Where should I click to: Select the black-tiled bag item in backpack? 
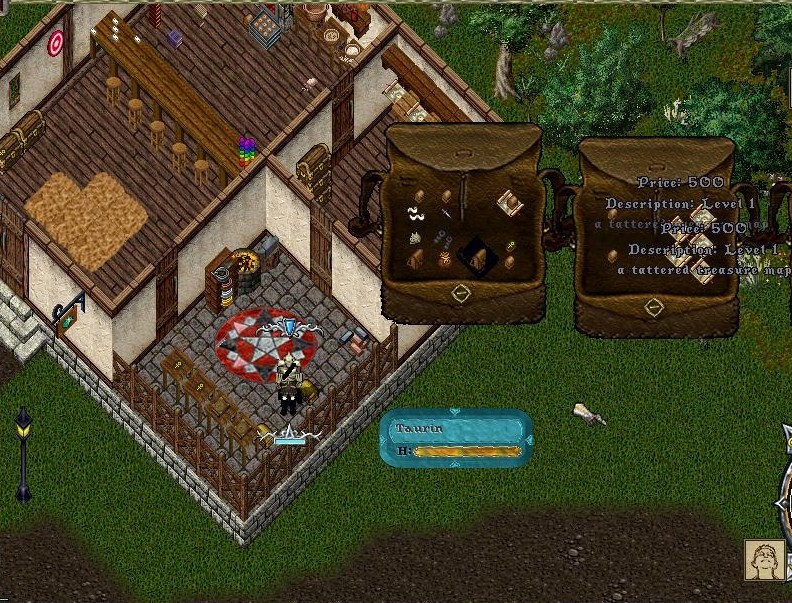tap(478, 258)
